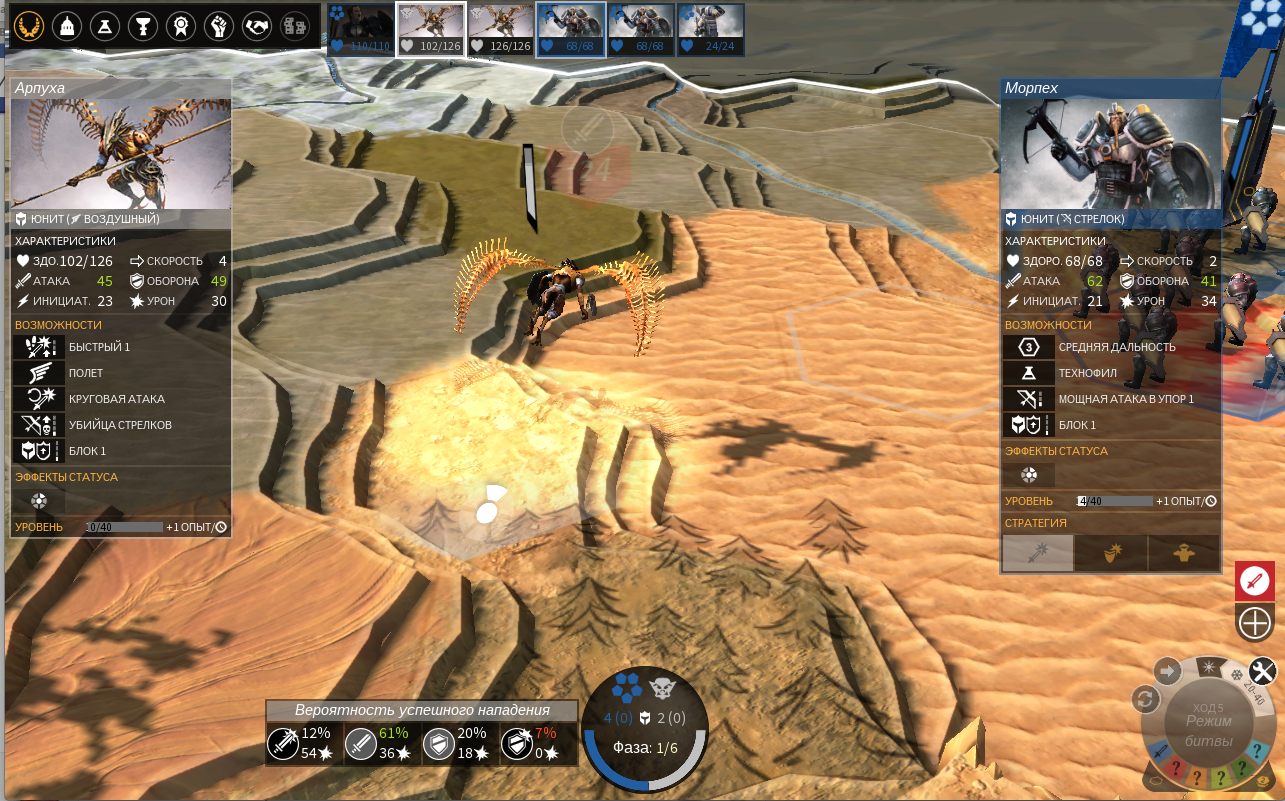Open the wrench and screwdriver settings
The width and height of the screenshot is (1285, 801).
(x=1263, y=670)
